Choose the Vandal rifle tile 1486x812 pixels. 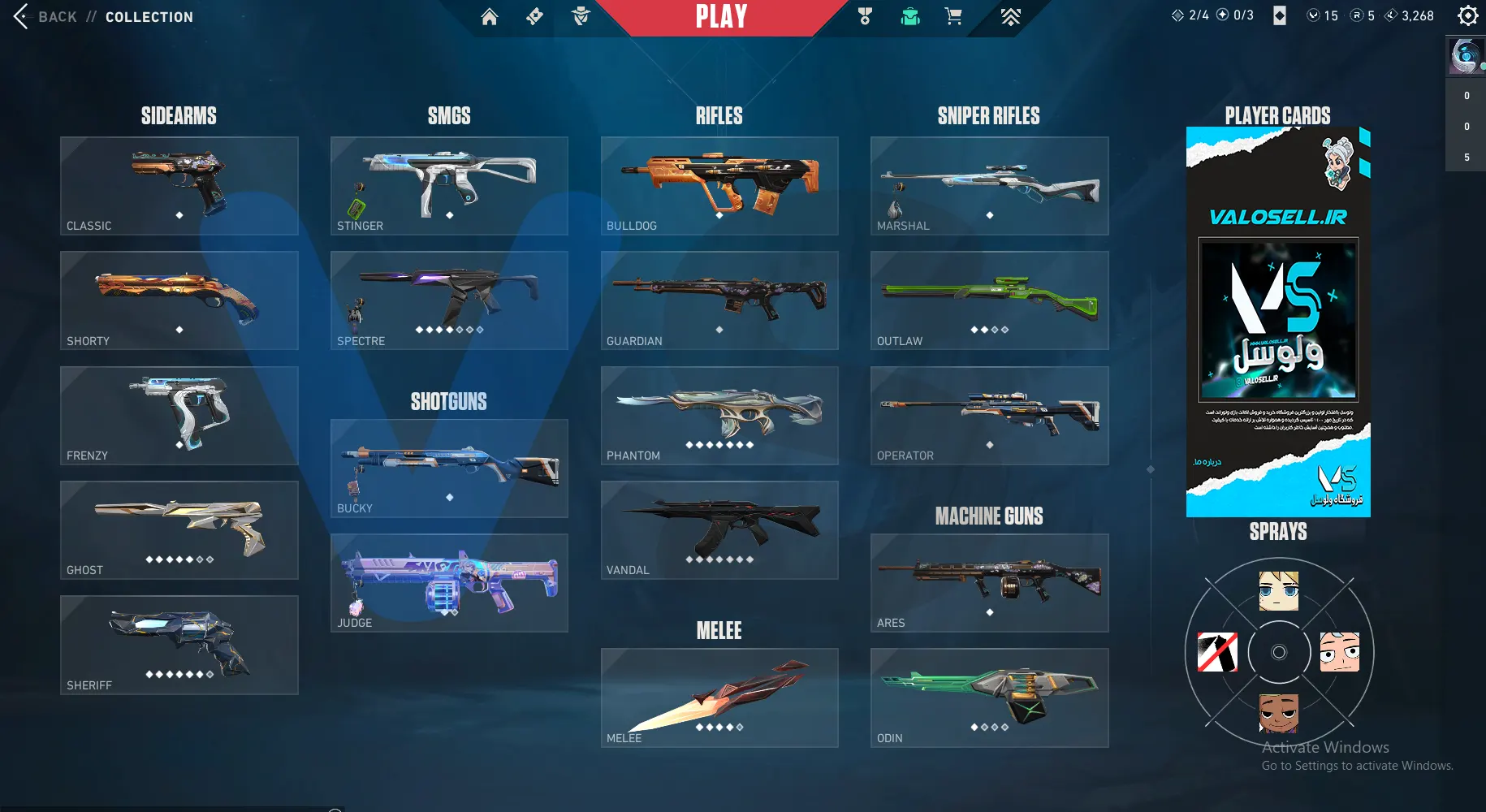(x=719, y=530)
